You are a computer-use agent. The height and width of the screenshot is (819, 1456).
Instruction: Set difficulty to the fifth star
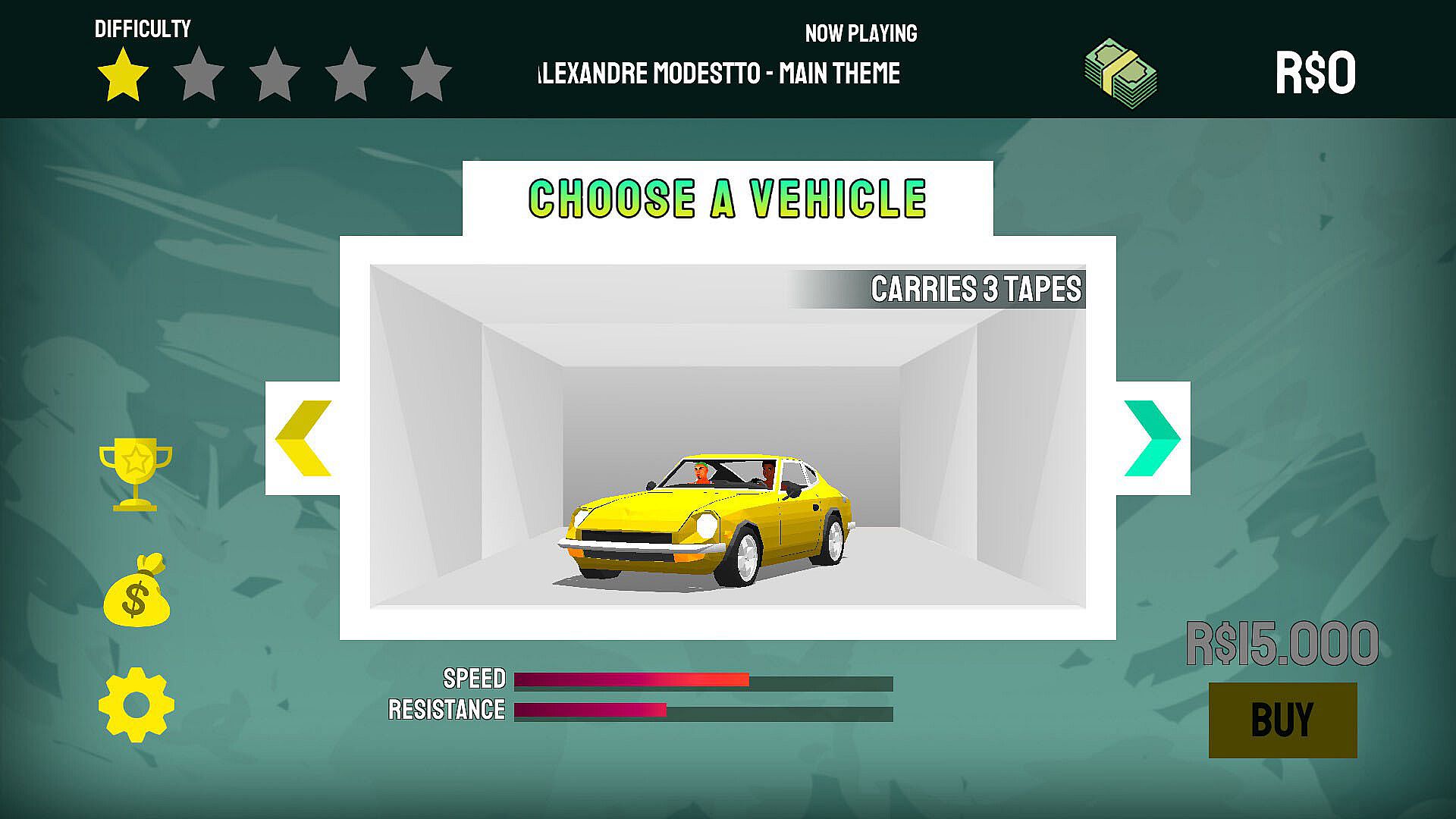point(426,75)
